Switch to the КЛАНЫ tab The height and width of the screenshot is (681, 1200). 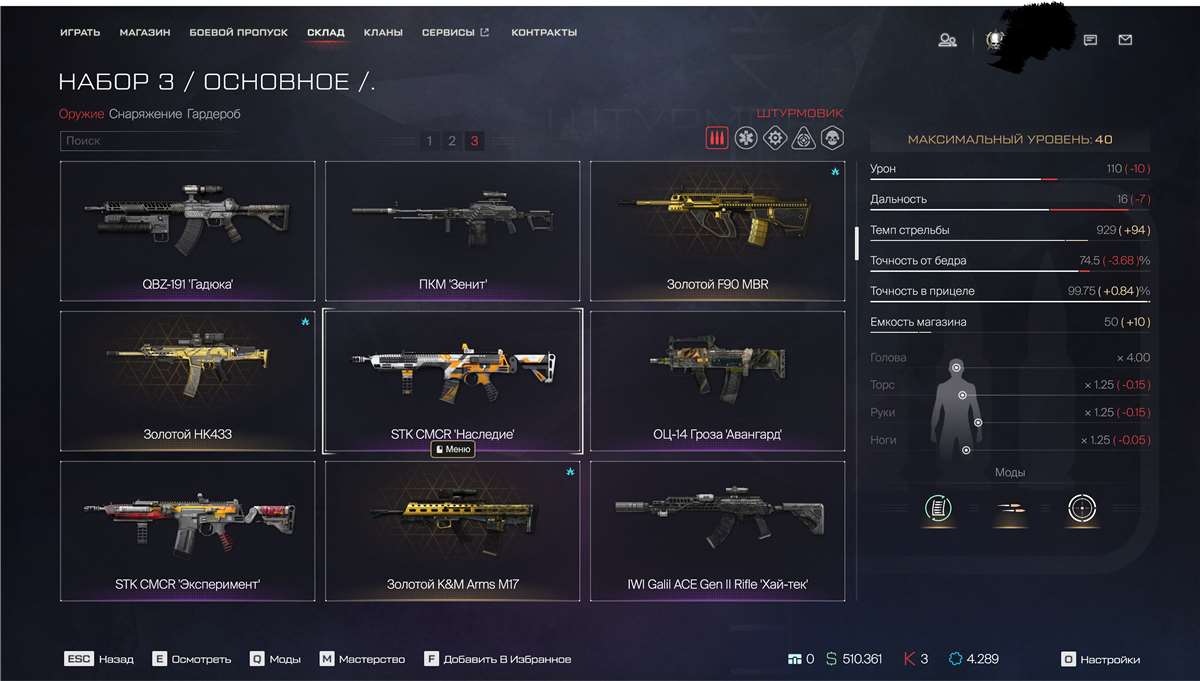tap(383, 33)
